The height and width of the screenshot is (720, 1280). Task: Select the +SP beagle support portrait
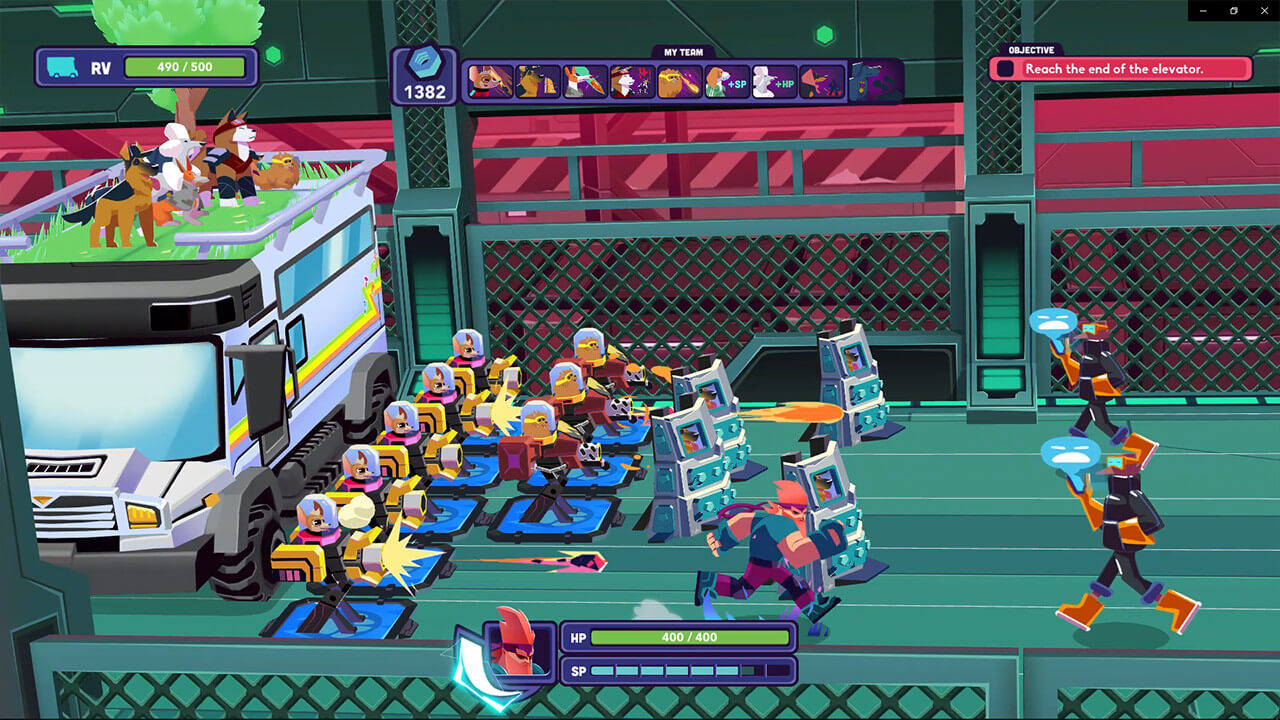(x=730, y=80)
